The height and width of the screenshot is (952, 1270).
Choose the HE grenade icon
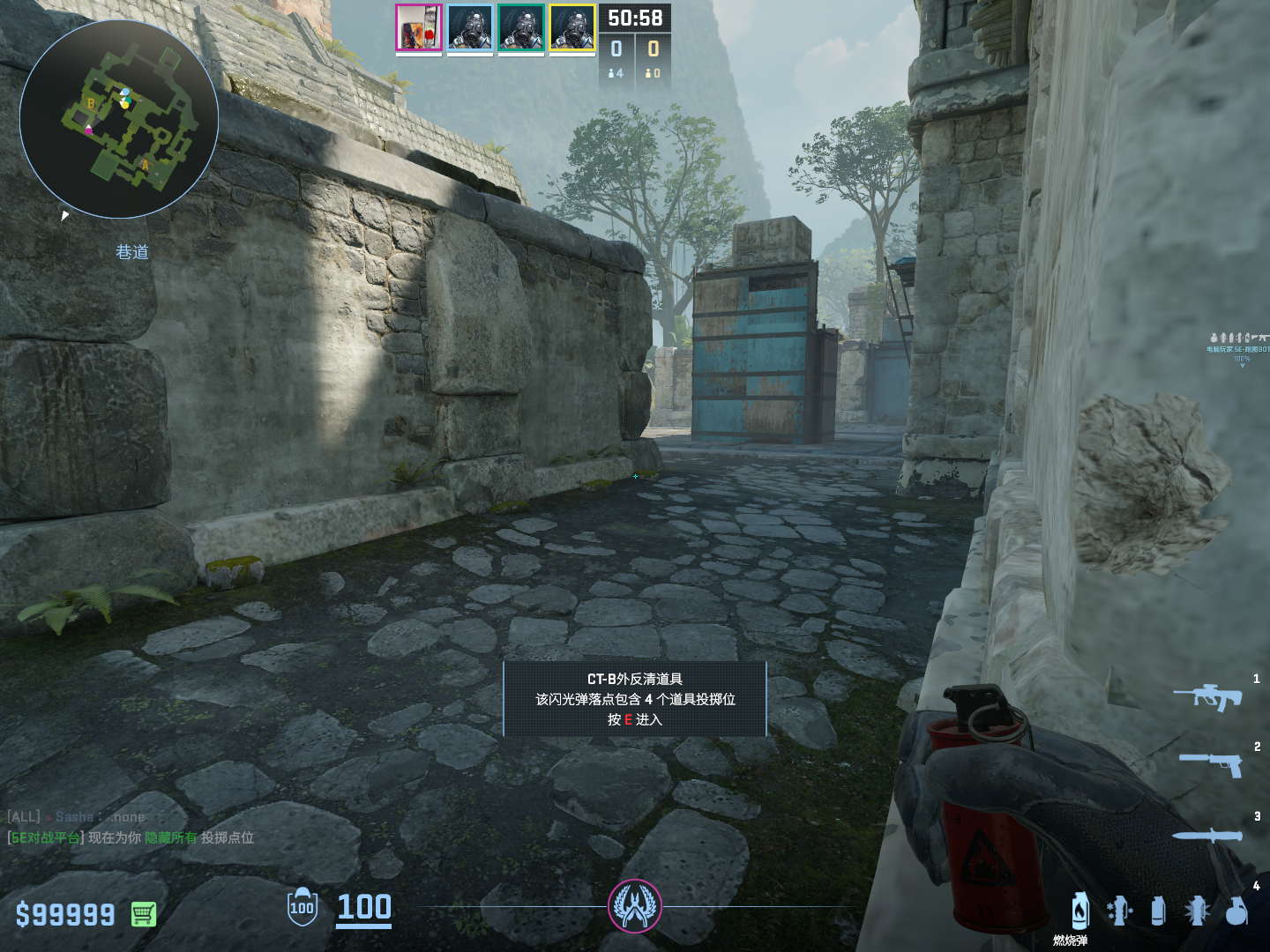point(1236,911)
